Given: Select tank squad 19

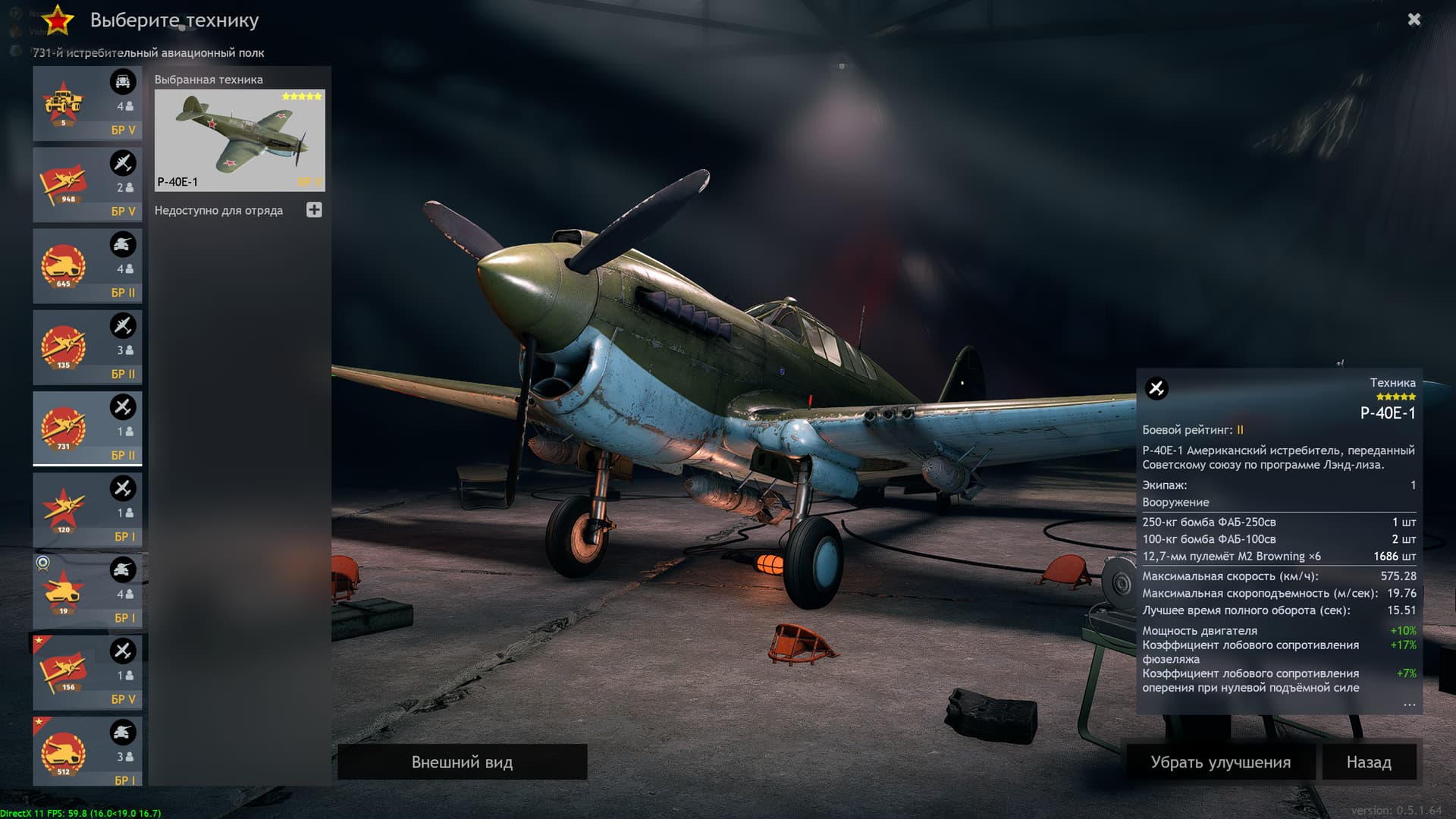Looking at the screenshot, I should (87, 591).
